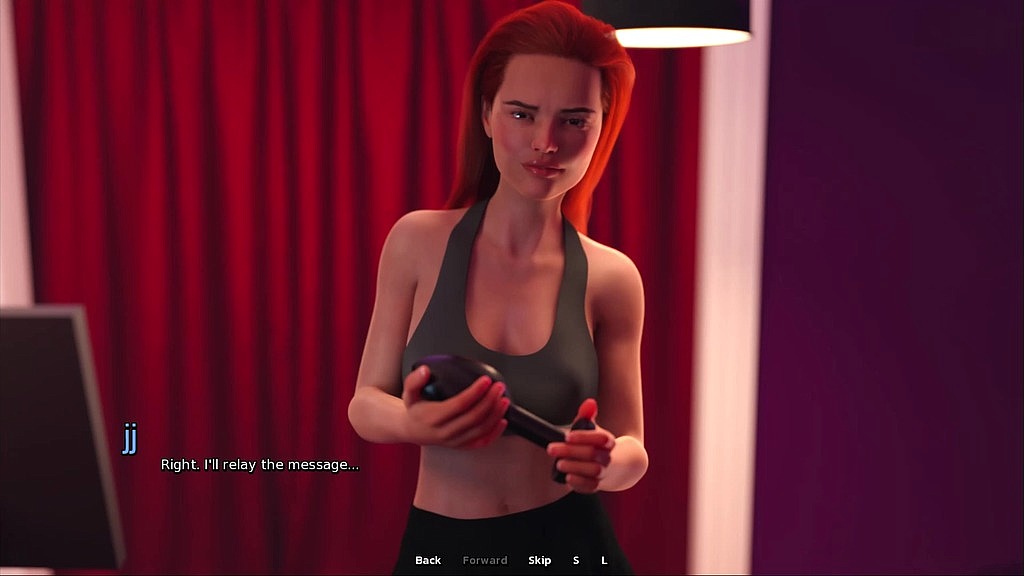Open the load screen with L

pyautogui.click(x=604, y=561)
